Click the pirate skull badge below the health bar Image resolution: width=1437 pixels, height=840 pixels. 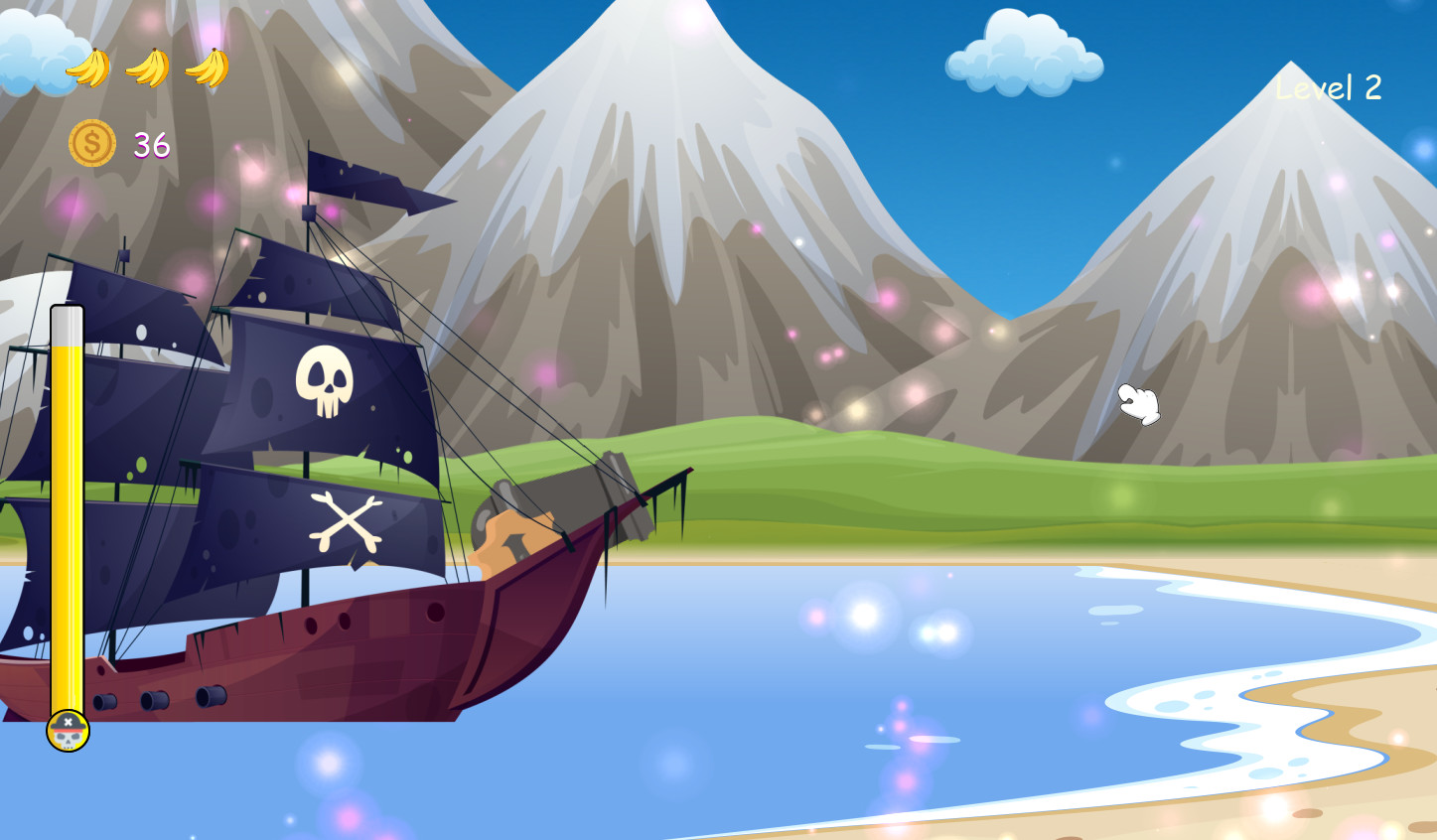point(67,730)
